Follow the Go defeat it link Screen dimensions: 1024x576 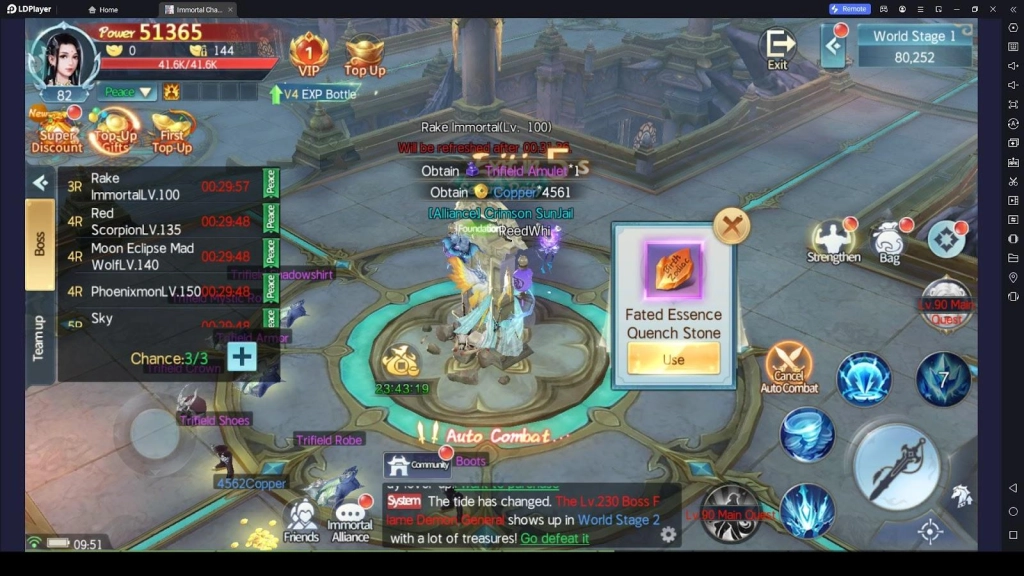[554, 538]
